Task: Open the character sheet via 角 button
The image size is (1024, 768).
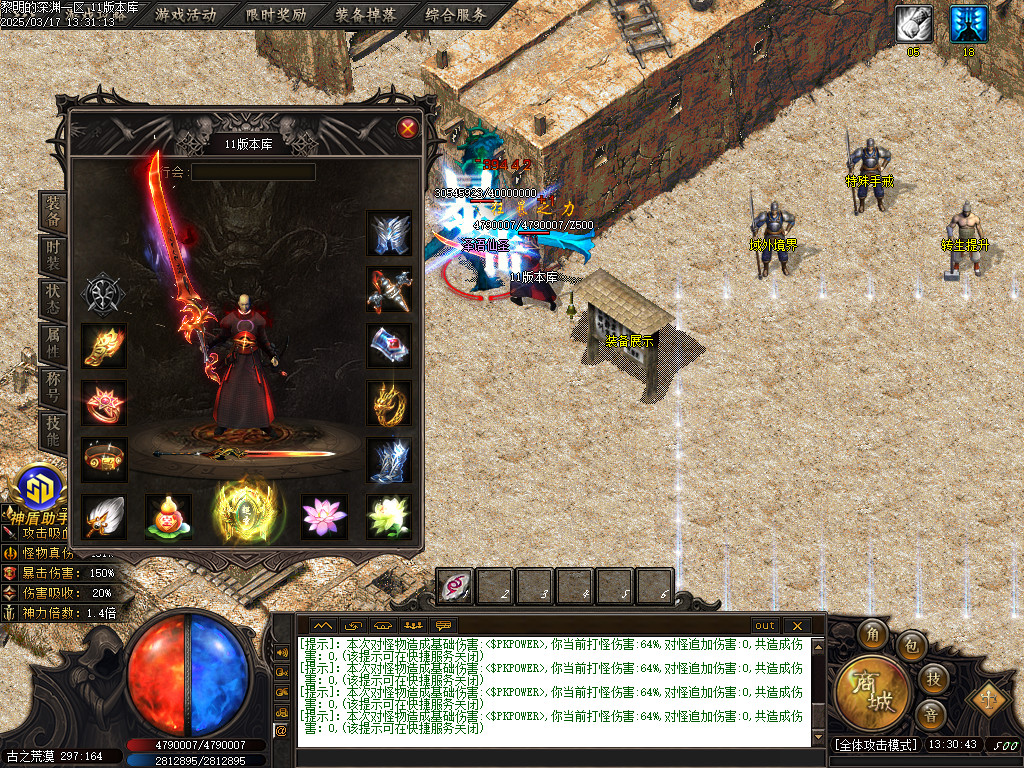Action: pyautogui.click(x=871, y=634)
